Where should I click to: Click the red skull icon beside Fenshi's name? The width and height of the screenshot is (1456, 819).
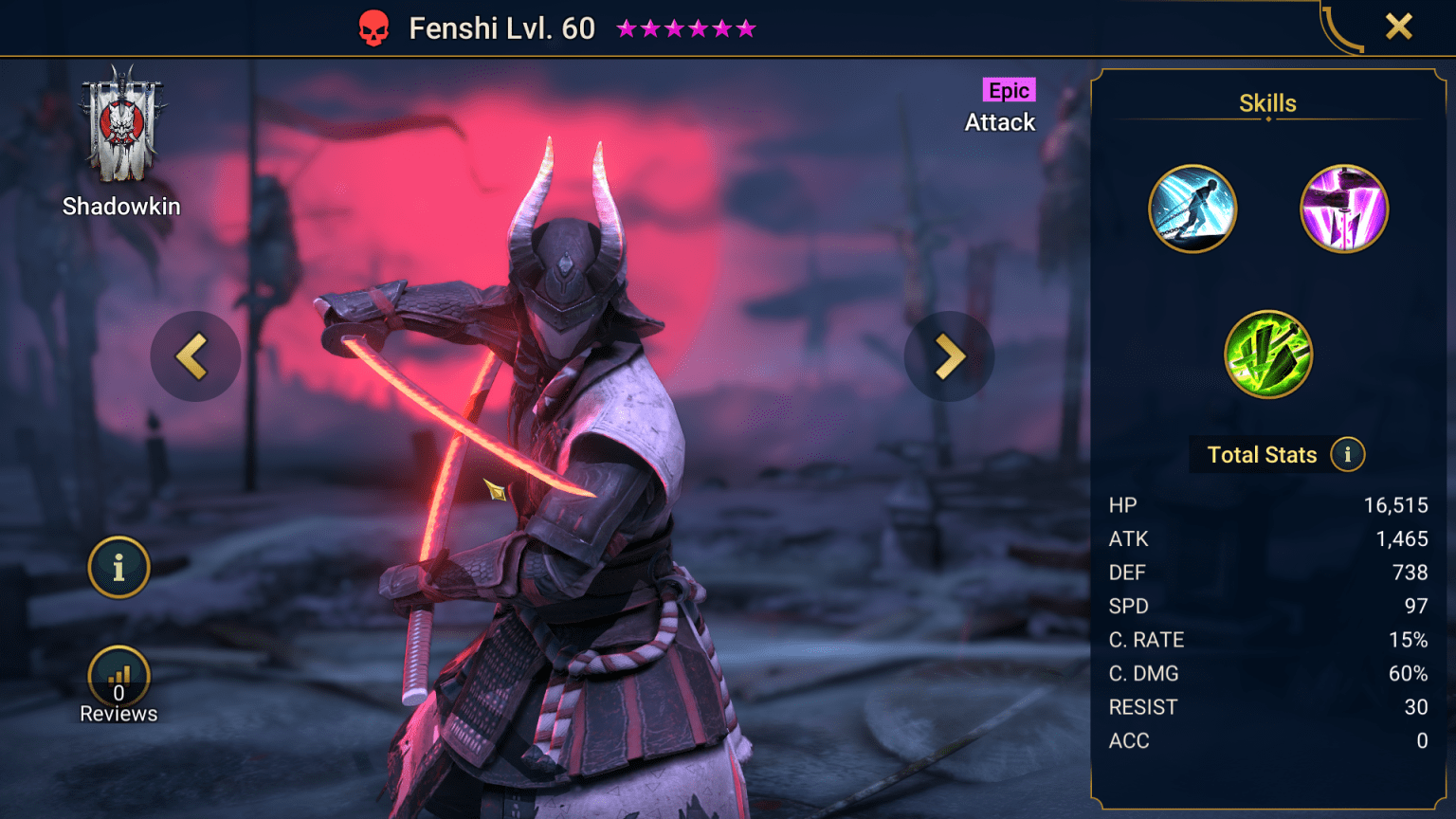pyautogui.click(x=373, y=27)
